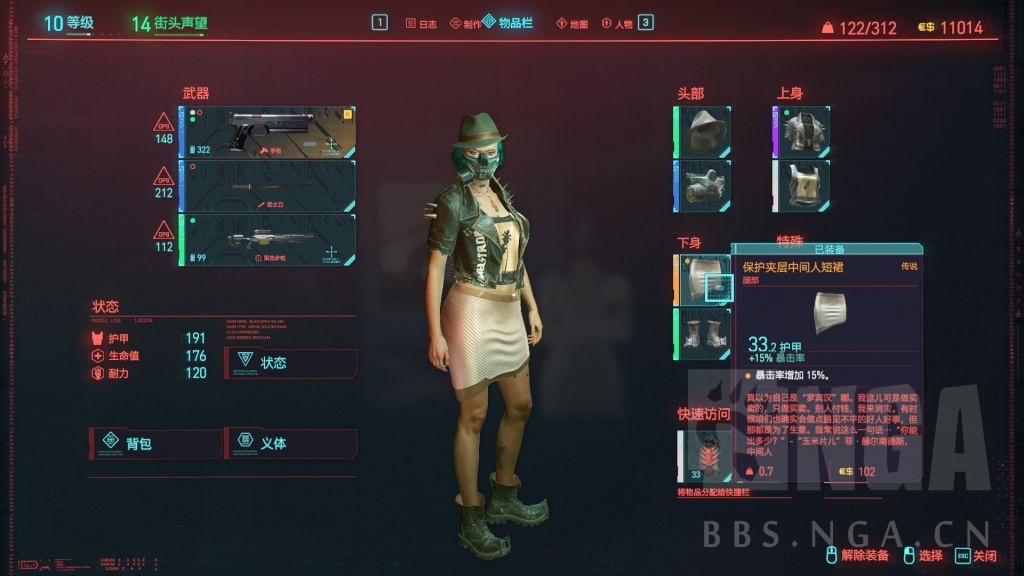Select the hat slot under 头部
The height and width of the screenshot is (576, 1024).
[704, 130]
